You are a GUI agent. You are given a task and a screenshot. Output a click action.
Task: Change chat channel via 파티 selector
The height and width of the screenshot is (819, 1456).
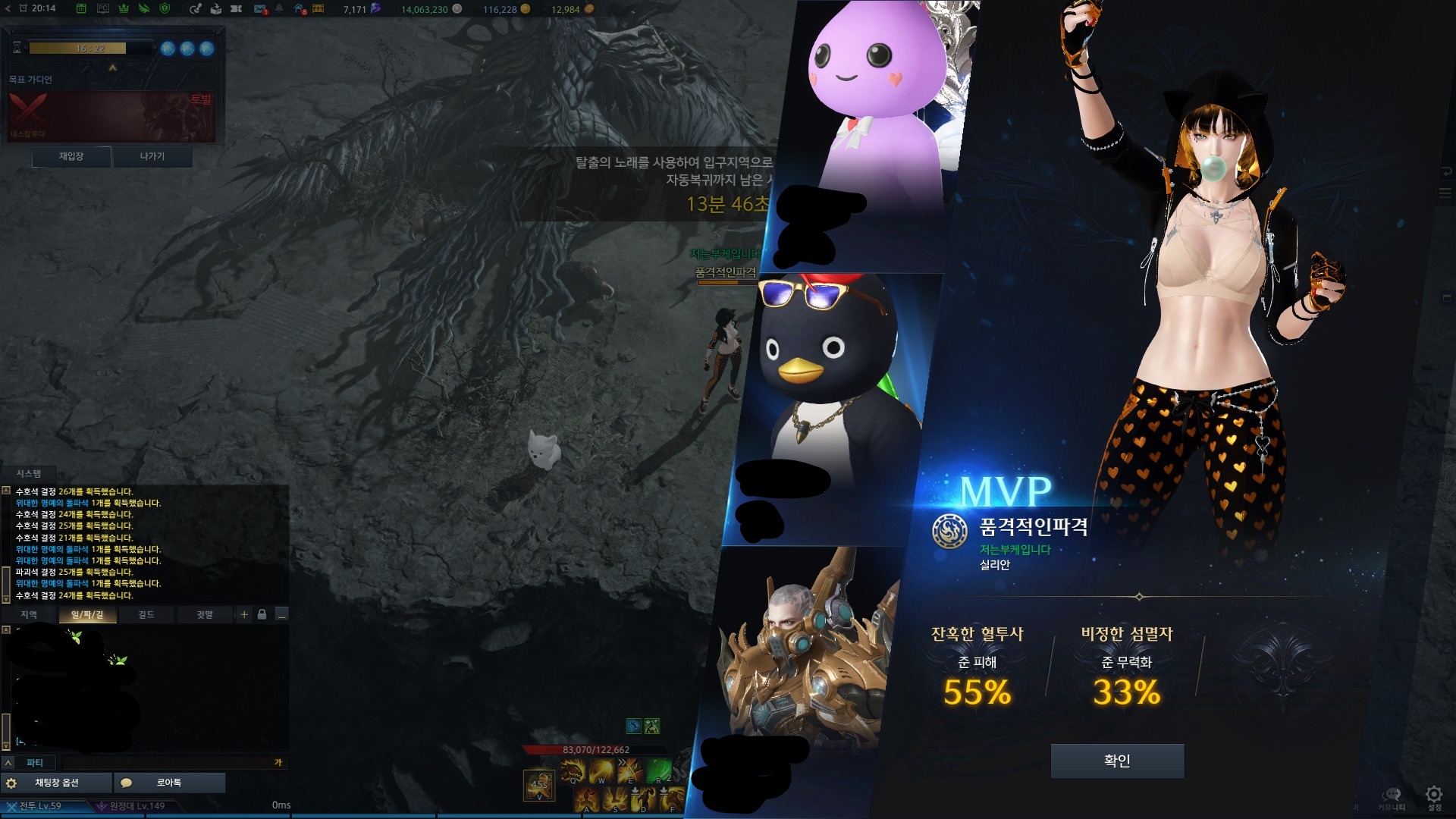35,763
